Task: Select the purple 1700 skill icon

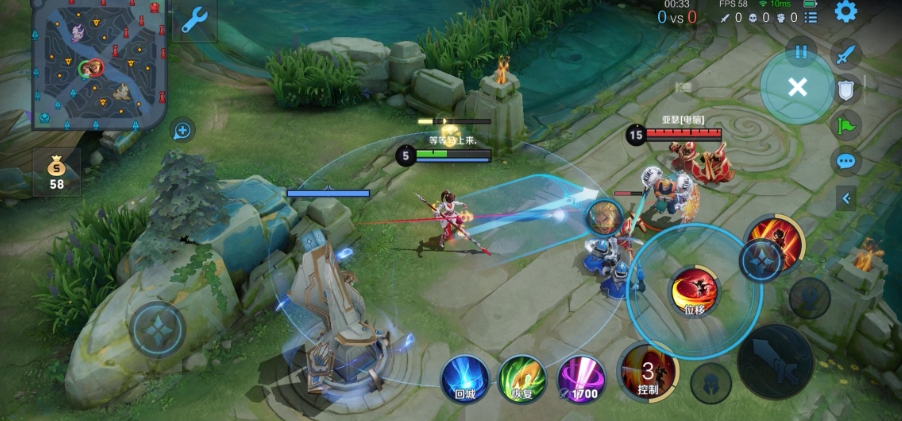Action: (x=581, y=378)
